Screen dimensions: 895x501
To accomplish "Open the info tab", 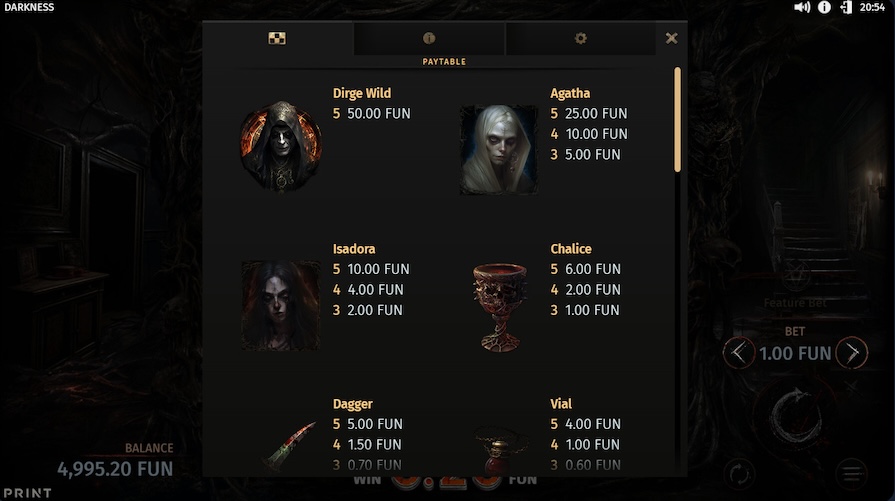I will coord(429,38).
